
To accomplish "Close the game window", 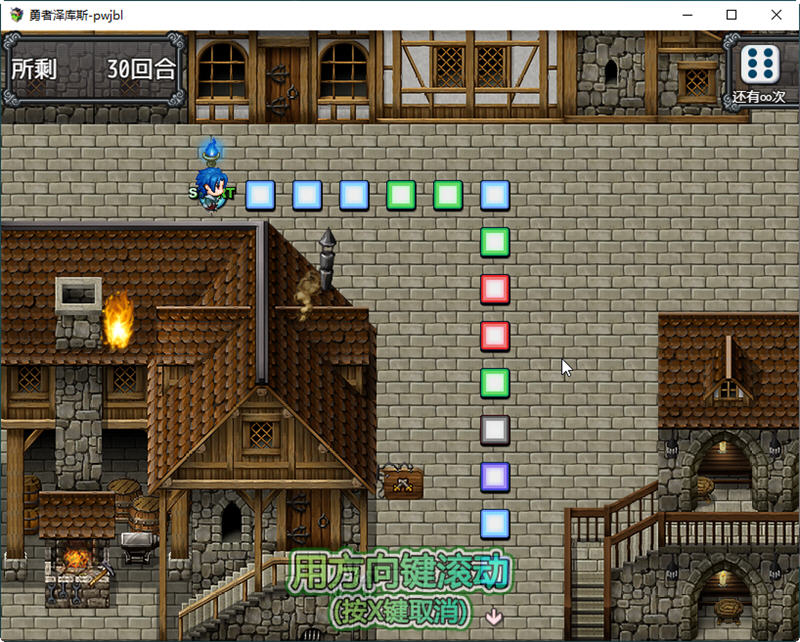I will [x=776, y=15].
